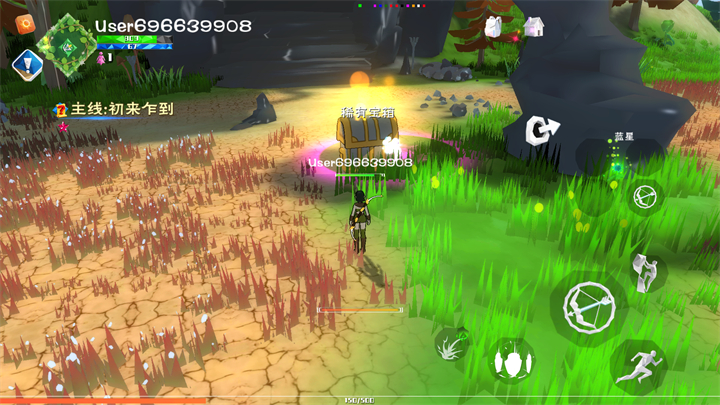Viewport: 720px width, 405px height.
Task: Tap the climbing figure action button
Action: (x=645, y=270)
